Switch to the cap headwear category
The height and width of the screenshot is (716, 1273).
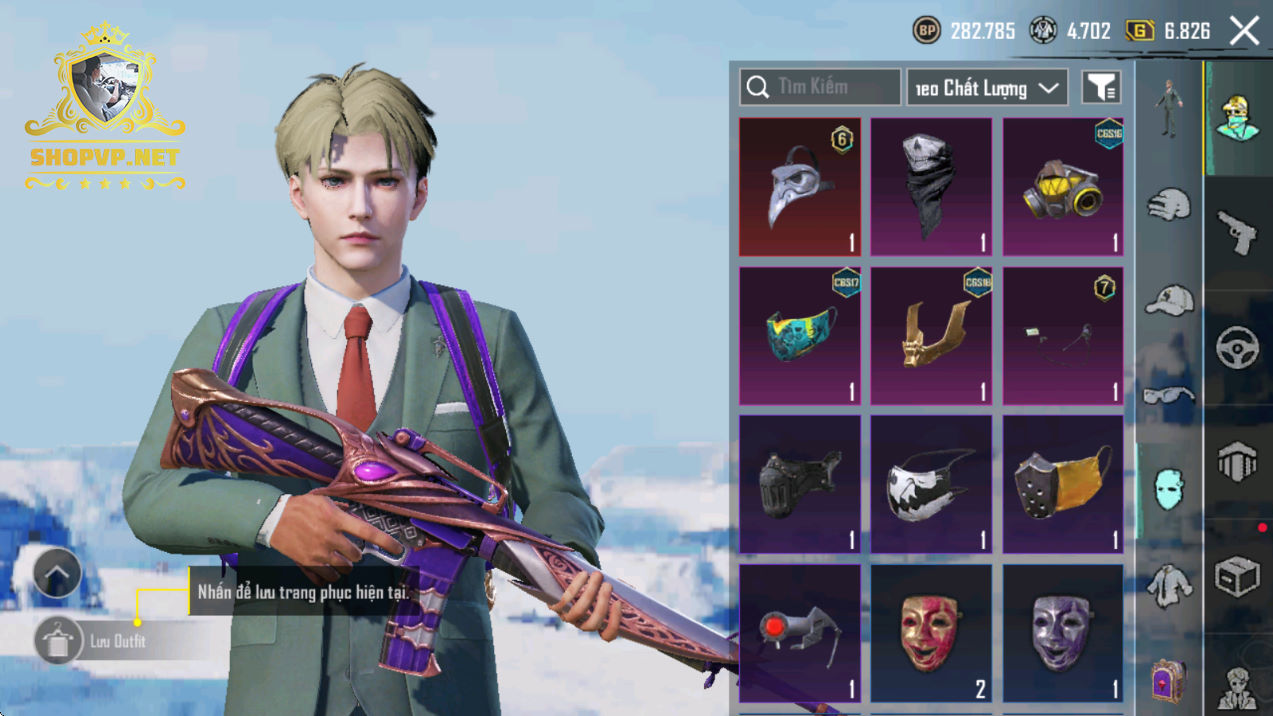coord(1169,299)
